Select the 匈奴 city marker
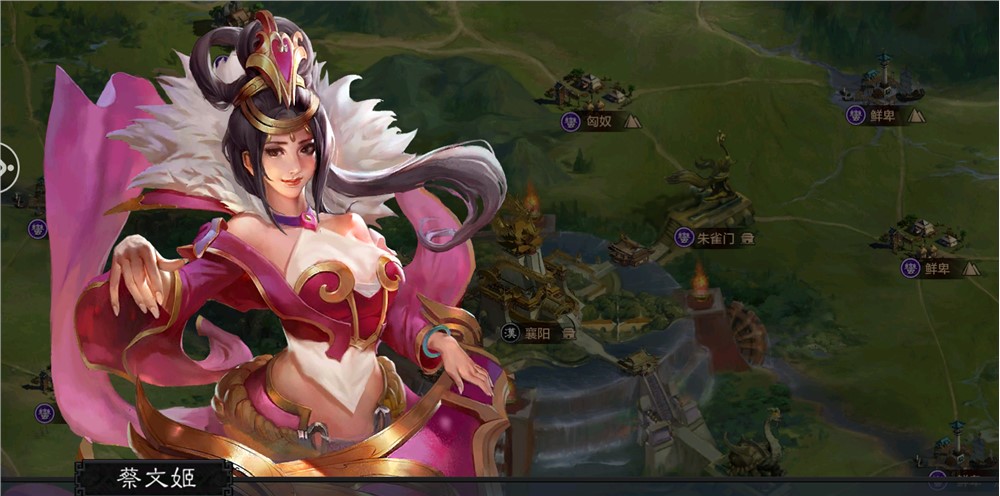The image size is (1000, 496). click(600, 122)
